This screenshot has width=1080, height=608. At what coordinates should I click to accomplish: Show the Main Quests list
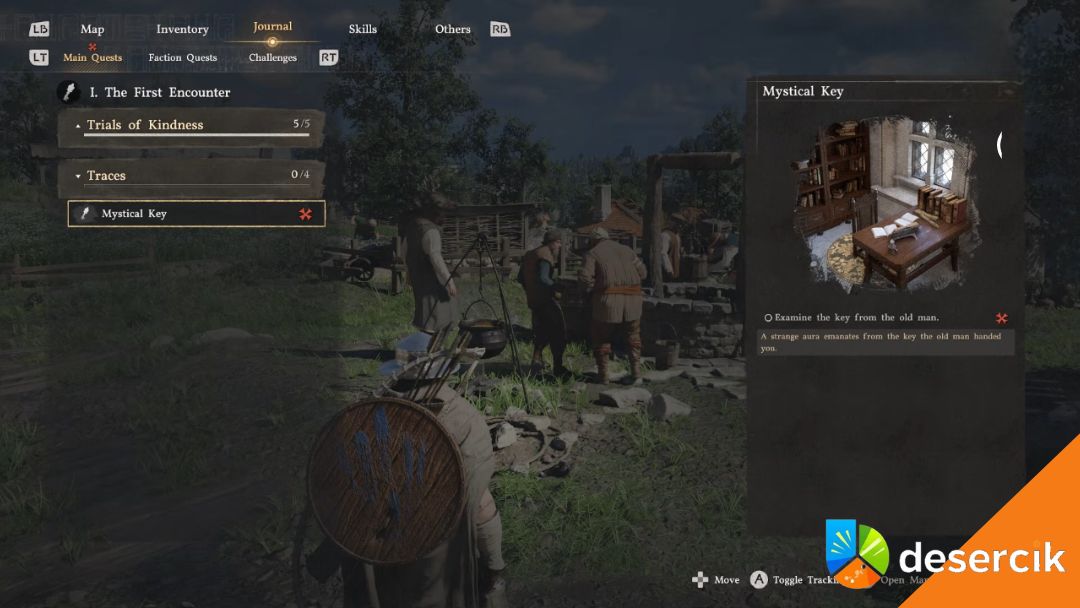coord(92,57)
